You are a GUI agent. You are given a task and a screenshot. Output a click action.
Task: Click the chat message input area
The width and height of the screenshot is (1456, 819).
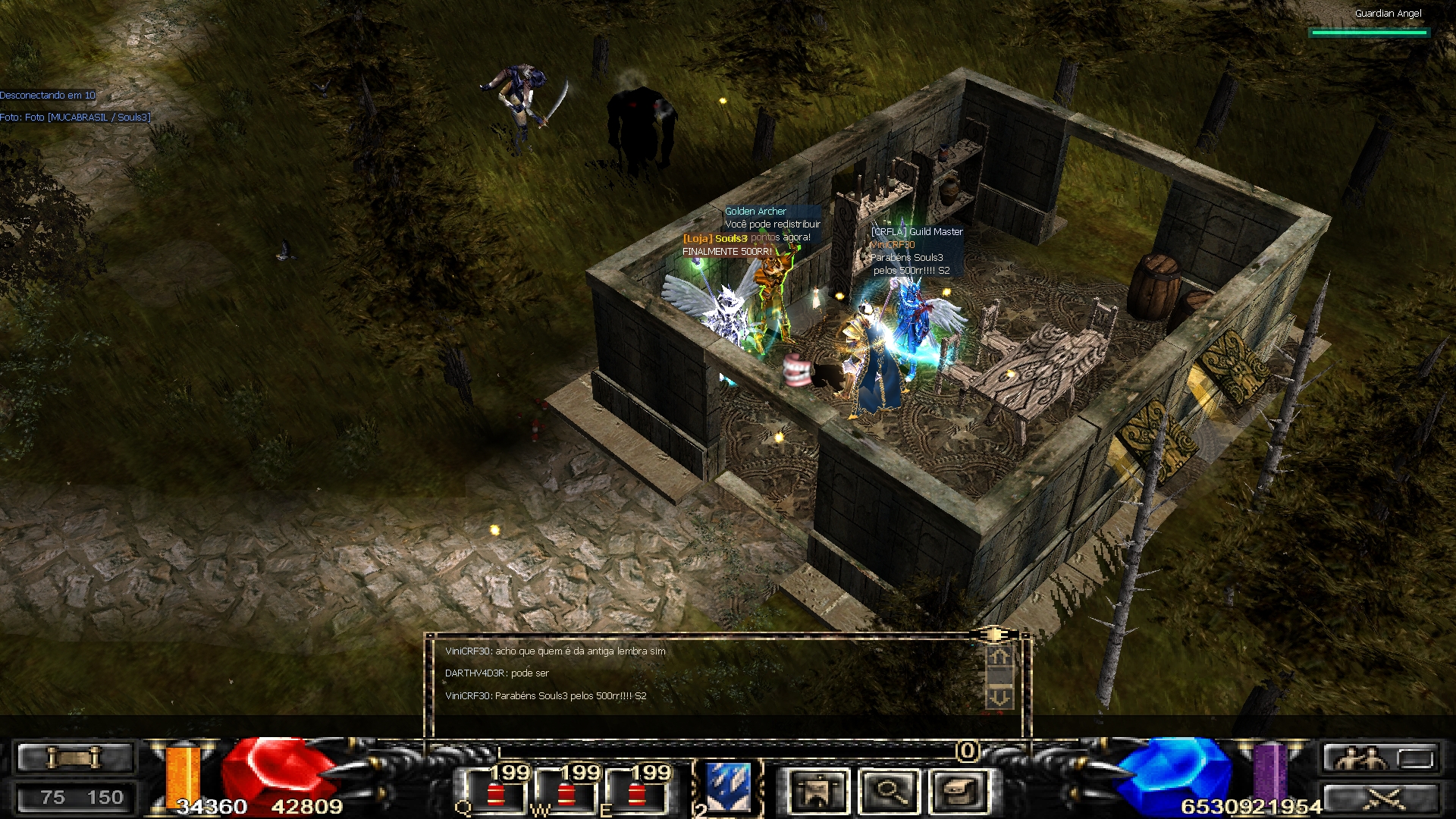click(x=705, y=725)
